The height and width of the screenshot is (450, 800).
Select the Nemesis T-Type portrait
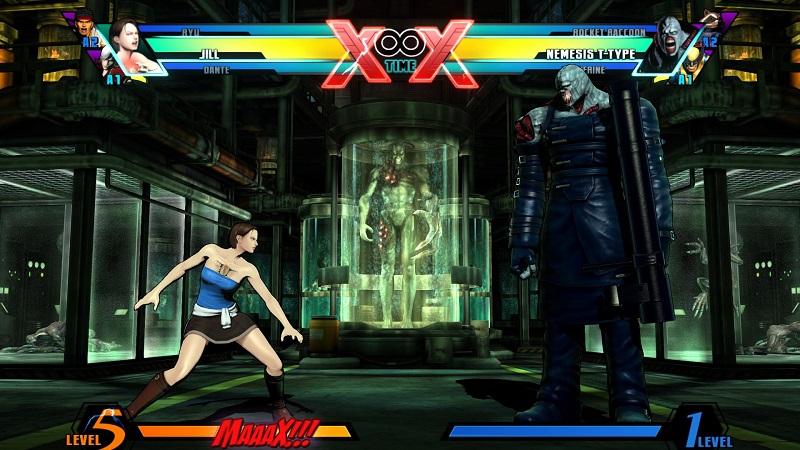(x=670, y=44)
